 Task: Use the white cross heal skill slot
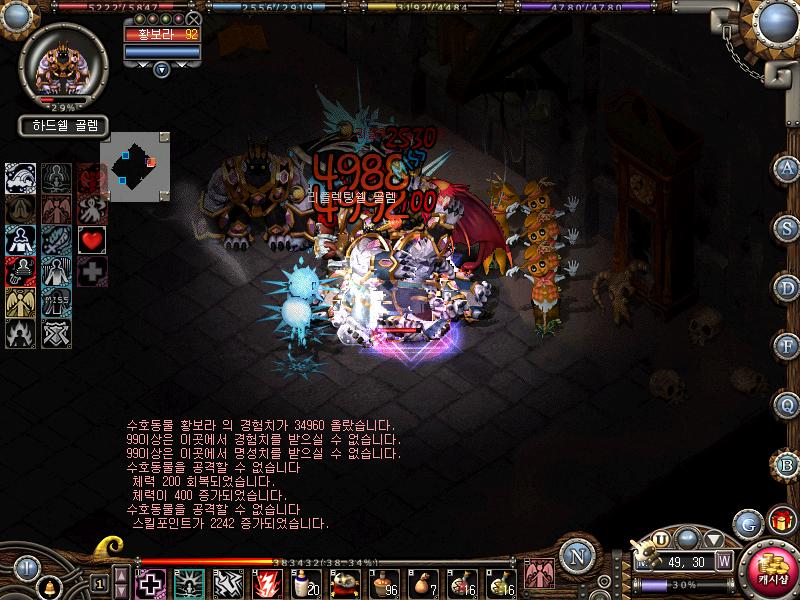[151, 582]
